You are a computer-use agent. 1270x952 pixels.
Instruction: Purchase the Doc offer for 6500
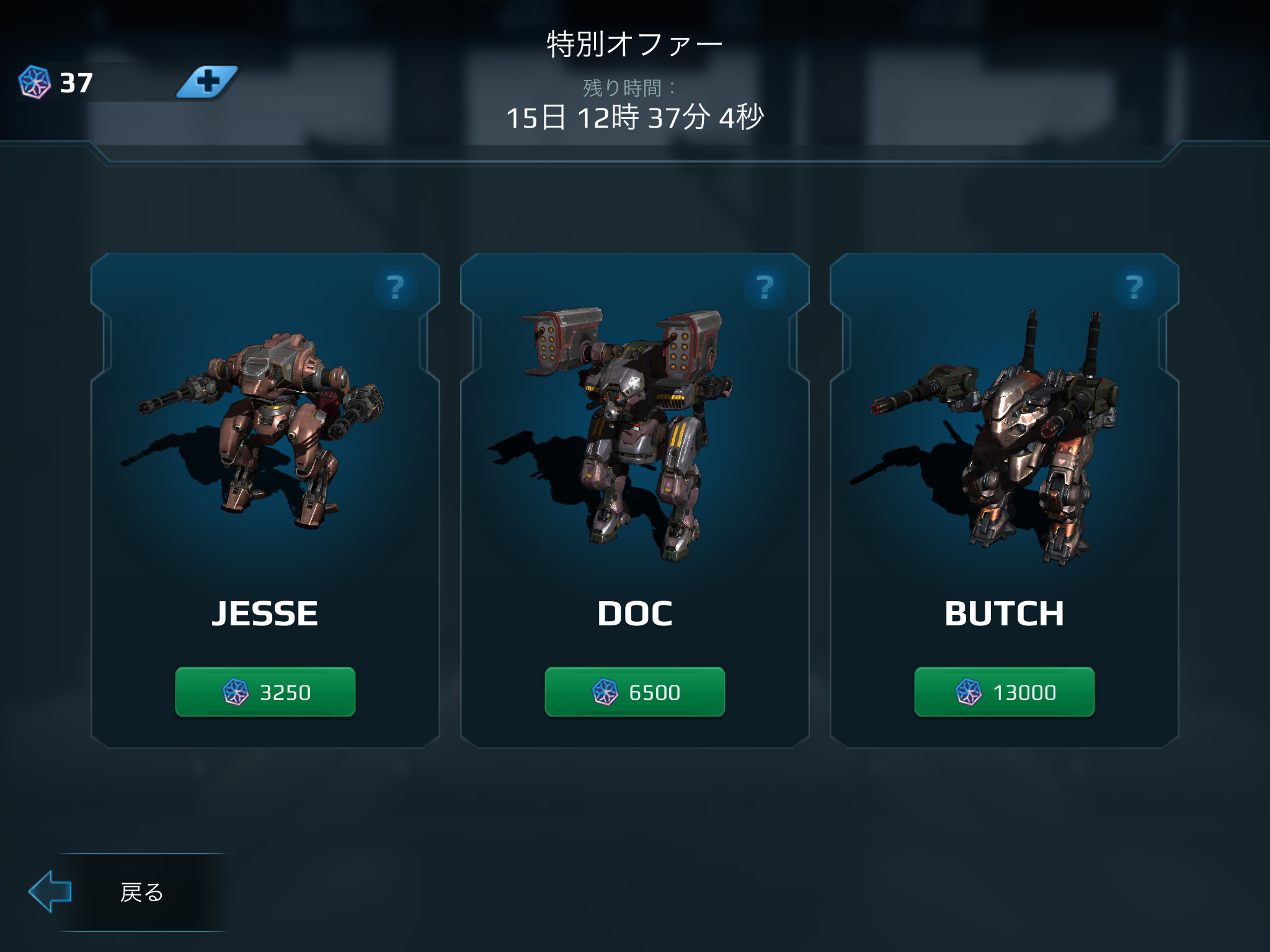tap(634, 692)
